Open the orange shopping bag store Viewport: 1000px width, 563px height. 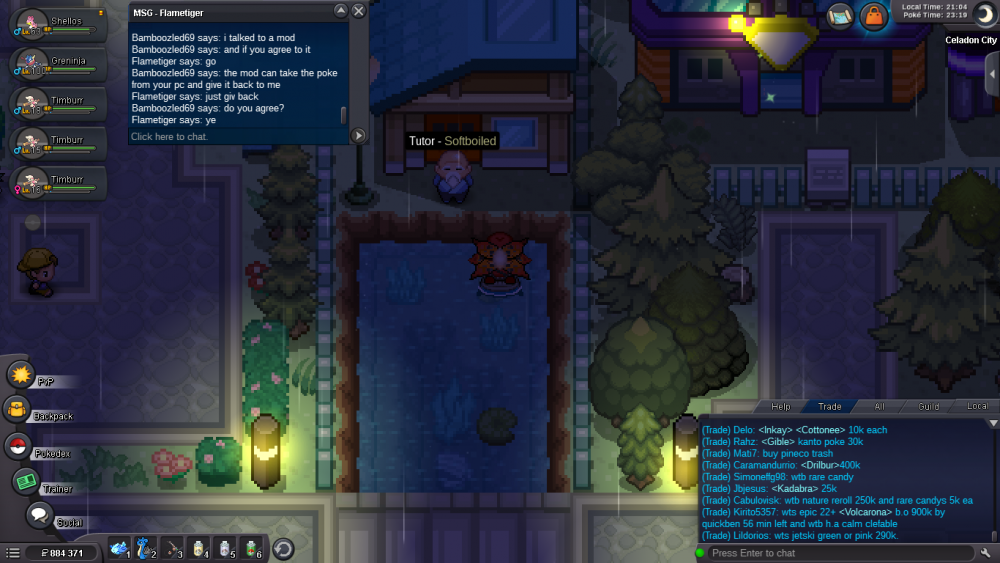pos(873,16)
